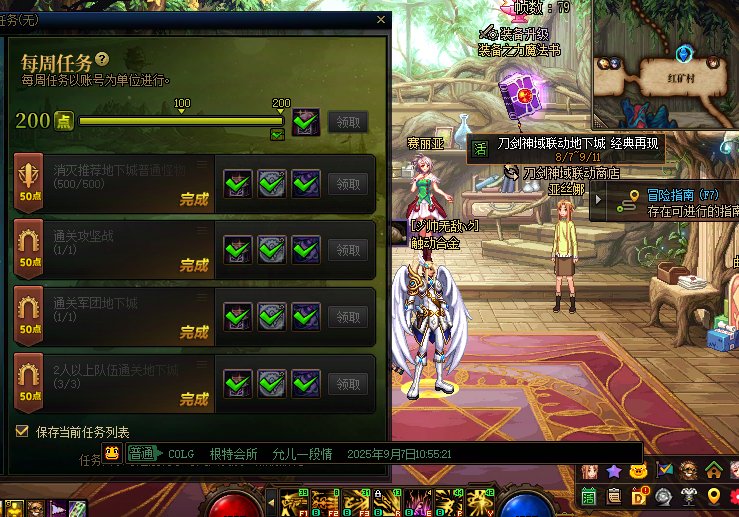Claim reward for the 通关攻坚战 quest
This screenshot has width=739, height=517.
tap(347, 250)
